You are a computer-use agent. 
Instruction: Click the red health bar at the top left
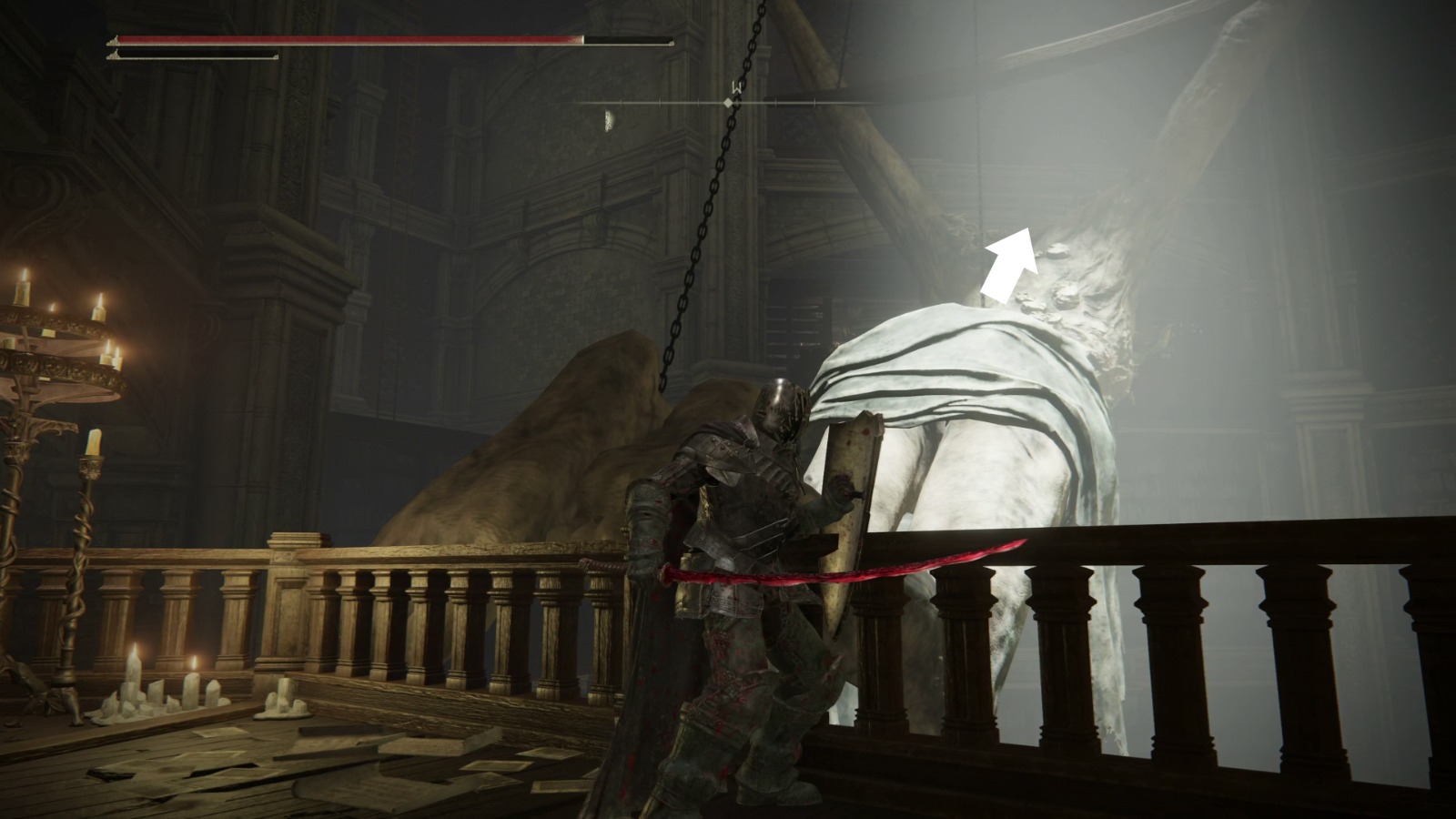pyautogui.click(x=346, y=40)
